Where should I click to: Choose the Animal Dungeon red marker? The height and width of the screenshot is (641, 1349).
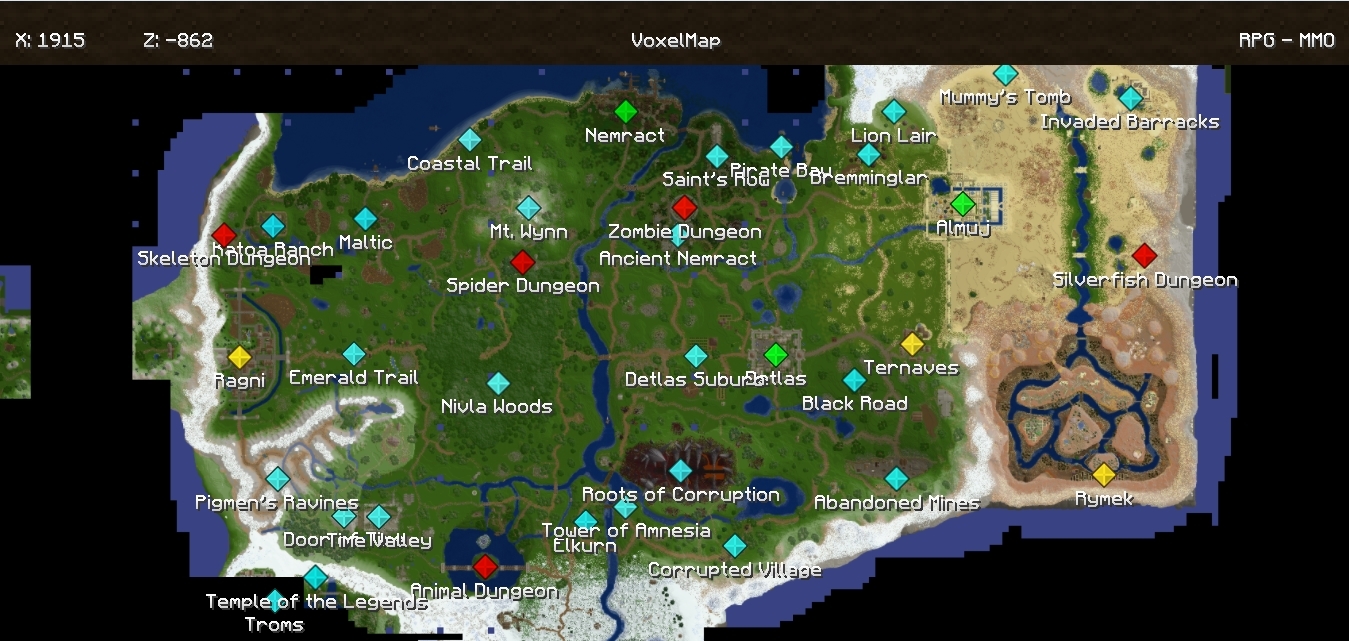pos(485,567)
